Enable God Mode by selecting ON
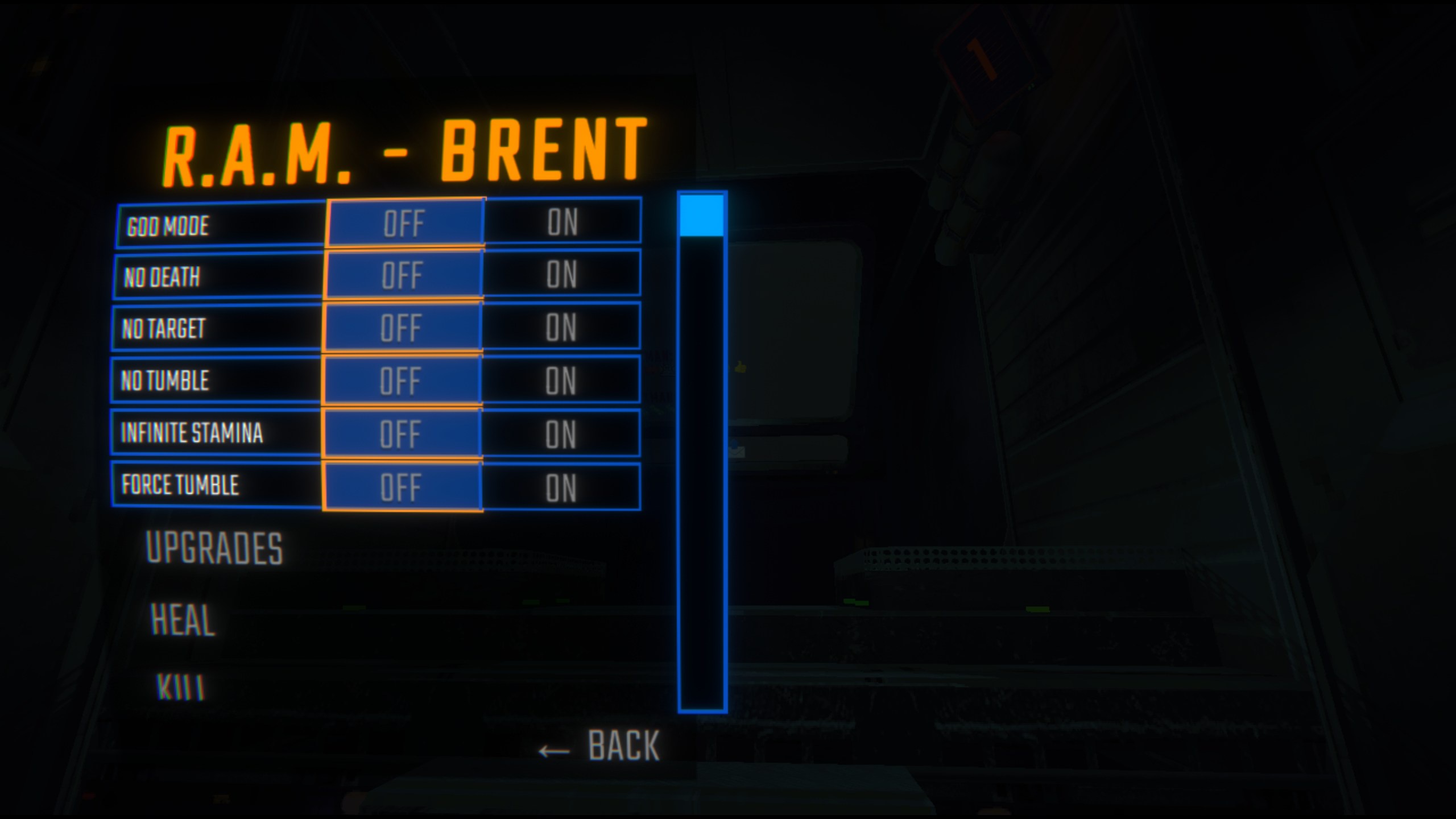Viewport: 1456px width, 819px height. tap(564, 223)
